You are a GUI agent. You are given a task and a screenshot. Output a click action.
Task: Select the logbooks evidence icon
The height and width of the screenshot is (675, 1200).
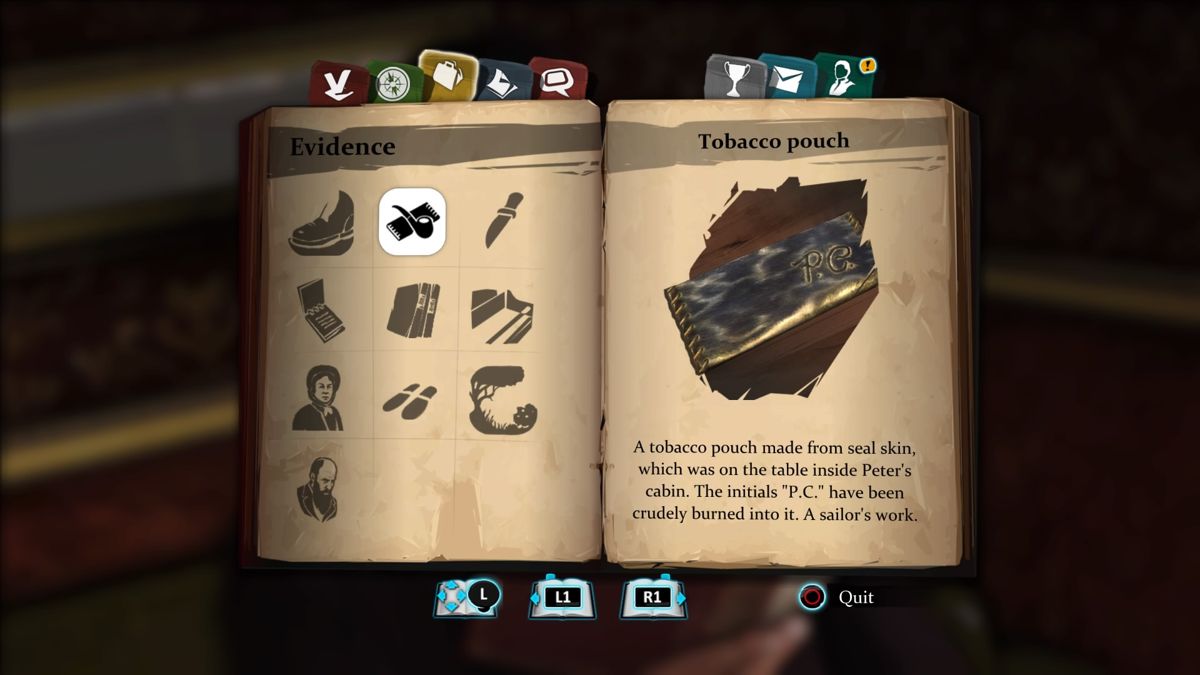point(412,310)
